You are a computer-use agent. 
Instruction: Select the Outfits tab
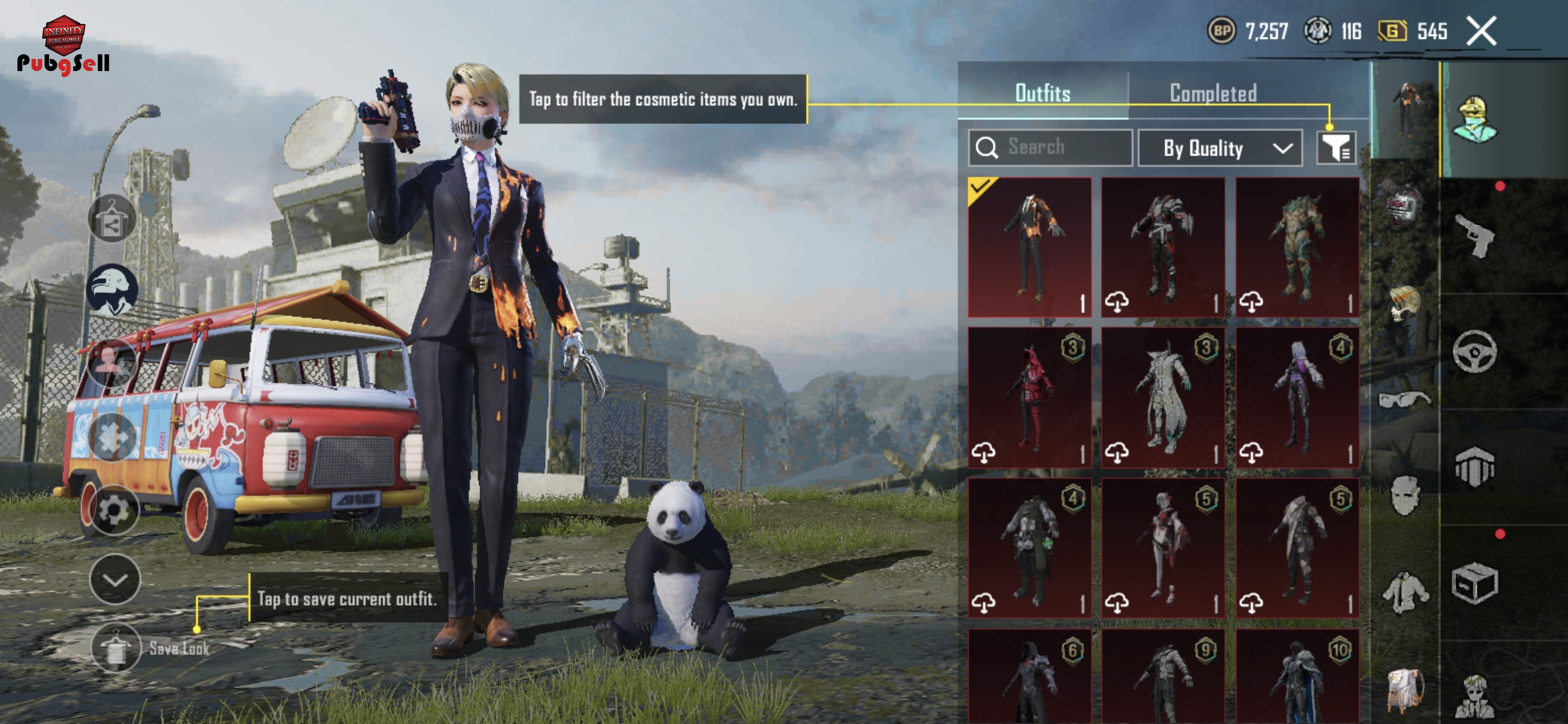click(1043, 93)
